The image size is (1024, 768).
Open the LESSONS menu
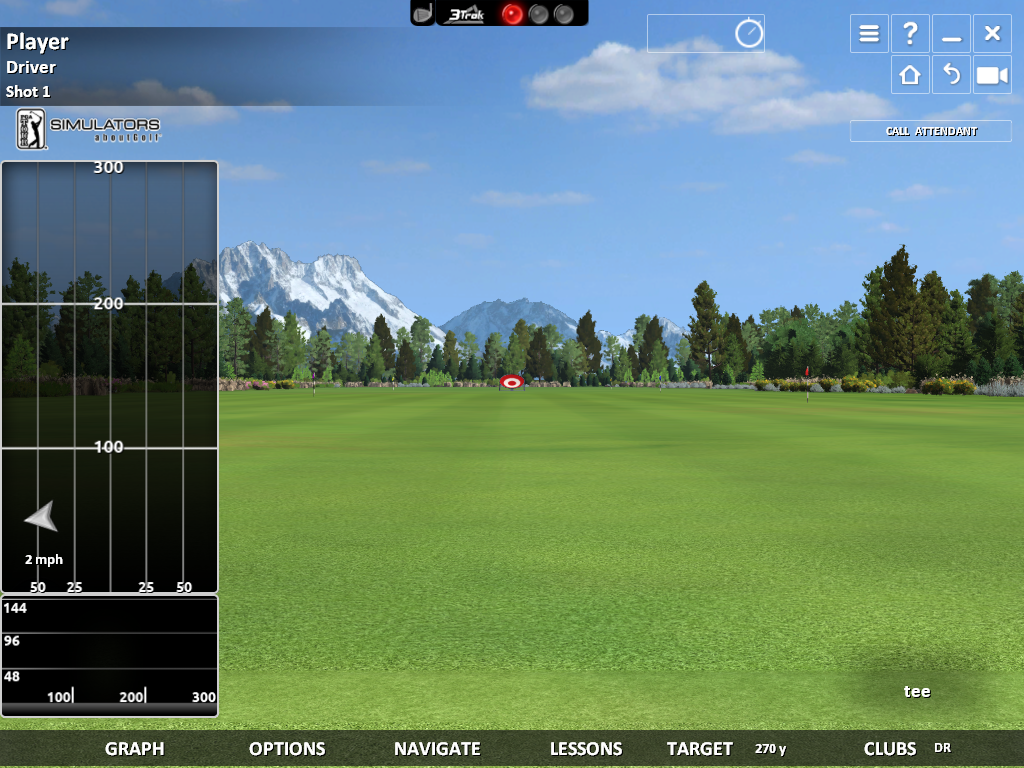pyautogui.click(x=586, y=748)
